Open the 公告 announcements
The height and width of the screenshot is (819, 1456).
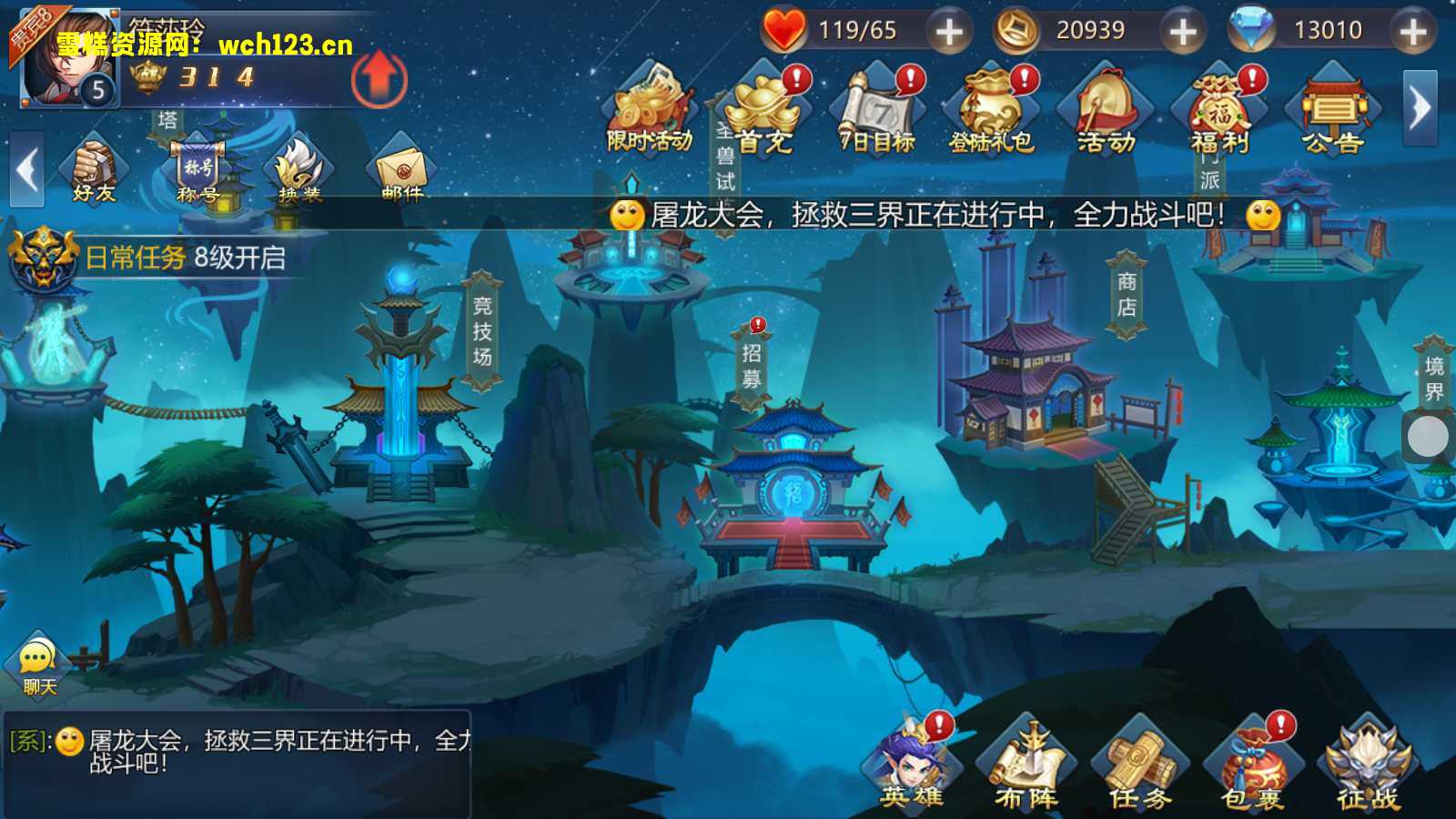(1334, 109)
